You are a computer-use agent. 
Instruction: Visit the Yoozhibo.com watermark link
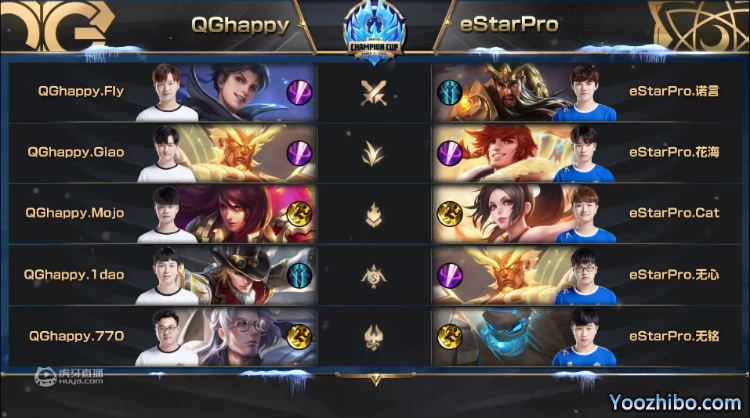675,402
